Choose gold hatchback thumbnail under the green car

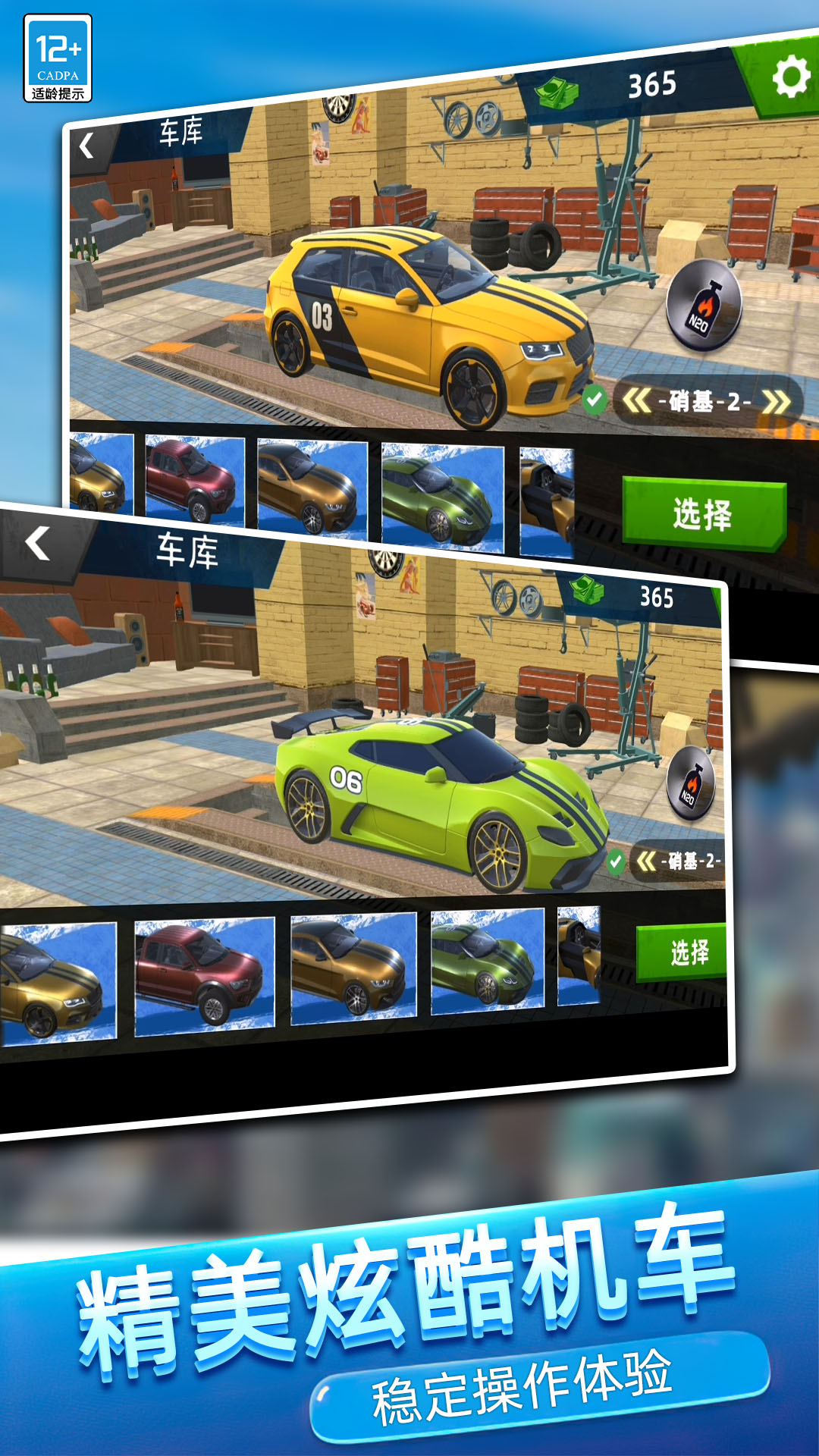tap(57, 982)
